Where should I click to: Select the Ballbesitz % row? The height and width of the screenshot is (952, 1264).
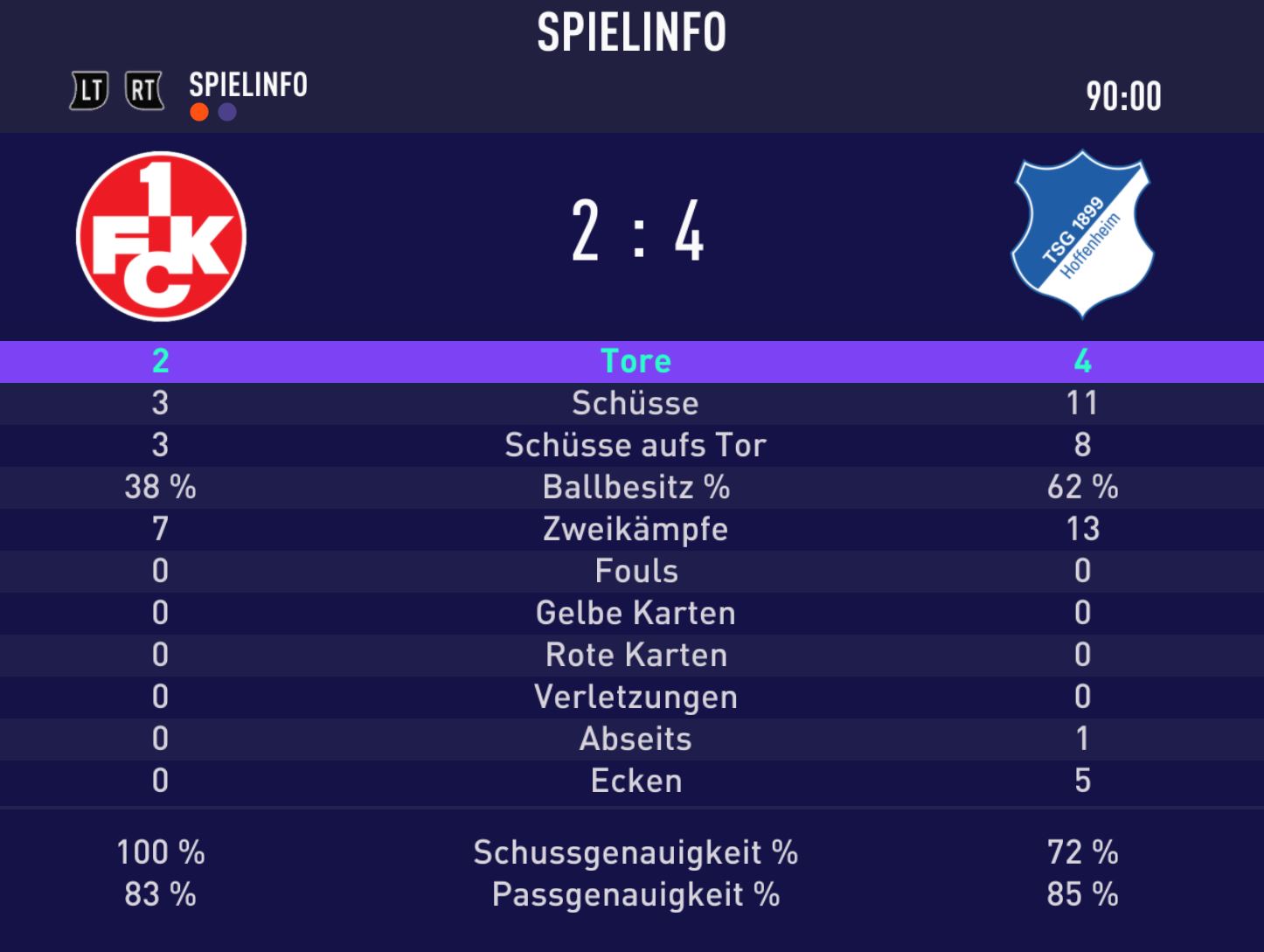click(635, 487)
